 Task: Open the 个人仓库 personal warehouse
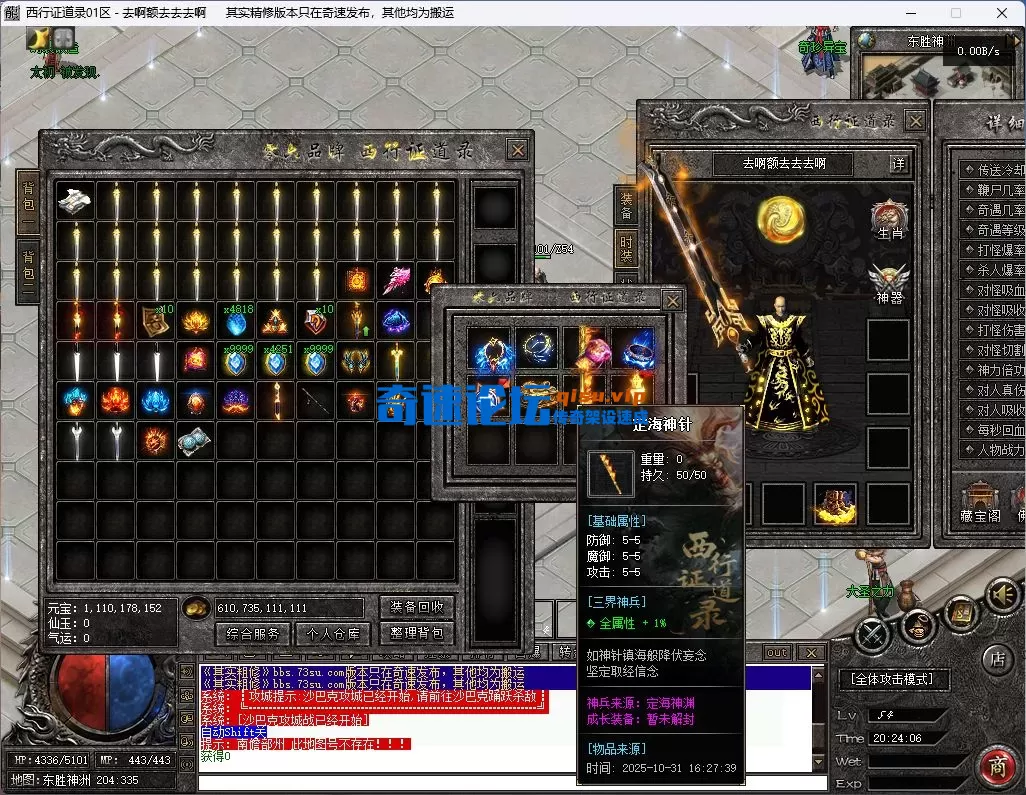pyautogui.click(x=333, y=633)
